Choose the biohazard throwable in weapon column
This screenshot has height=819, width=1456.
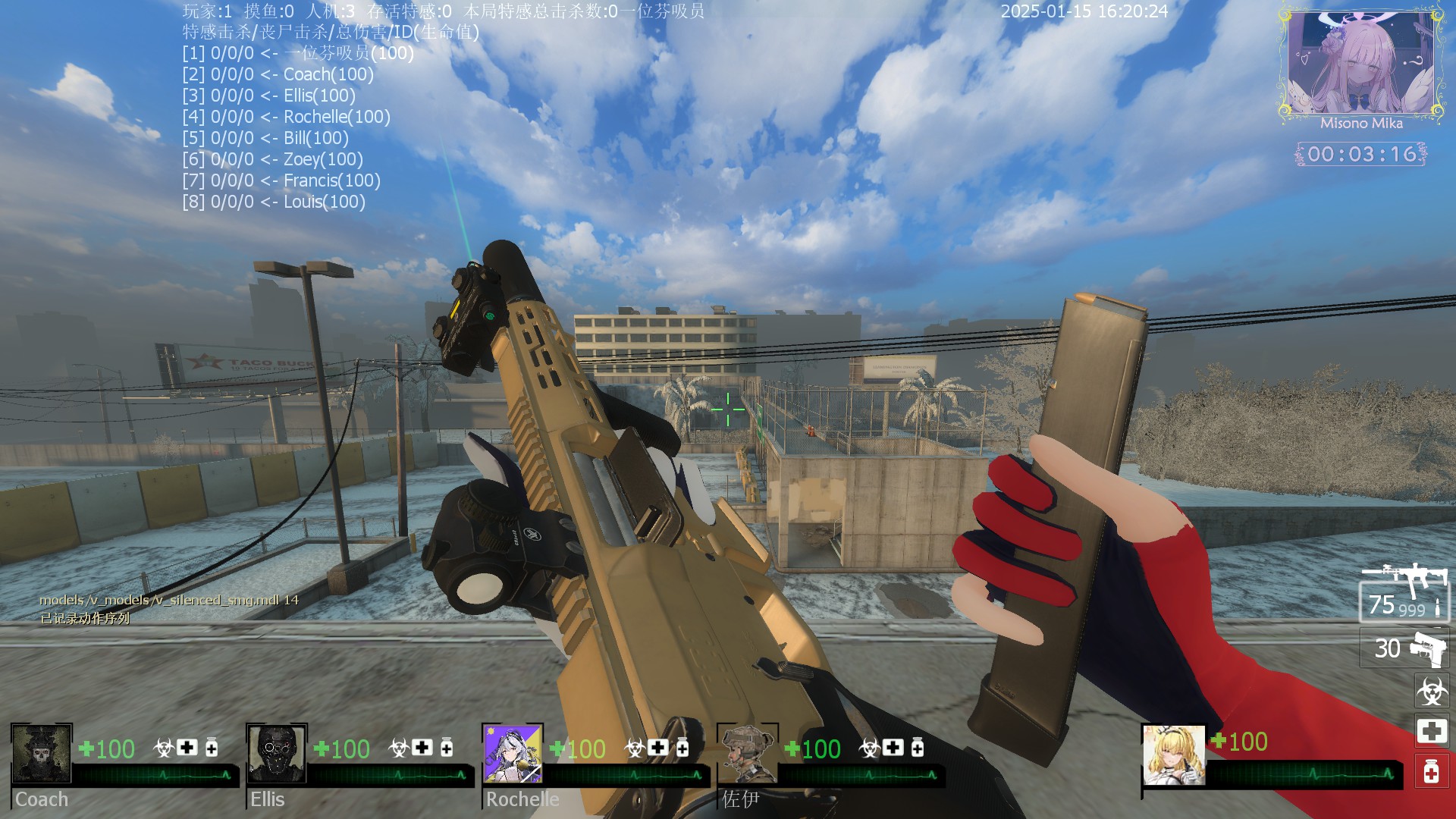[1431, 691]
